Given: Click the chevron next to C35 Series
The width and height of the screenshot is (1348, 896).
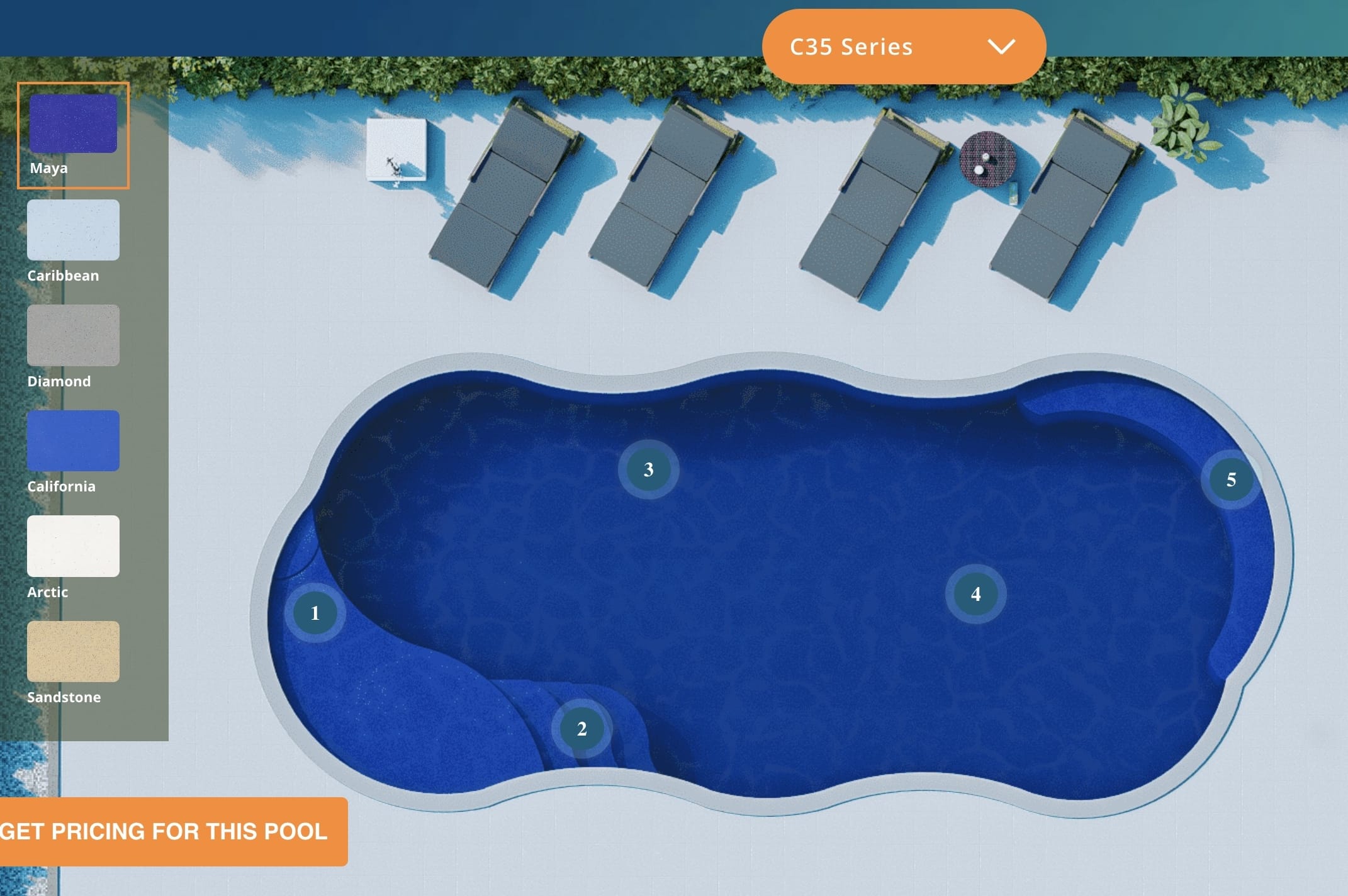Looking at the screenshot, I should pyautogui.click(x=1003, y=46).
